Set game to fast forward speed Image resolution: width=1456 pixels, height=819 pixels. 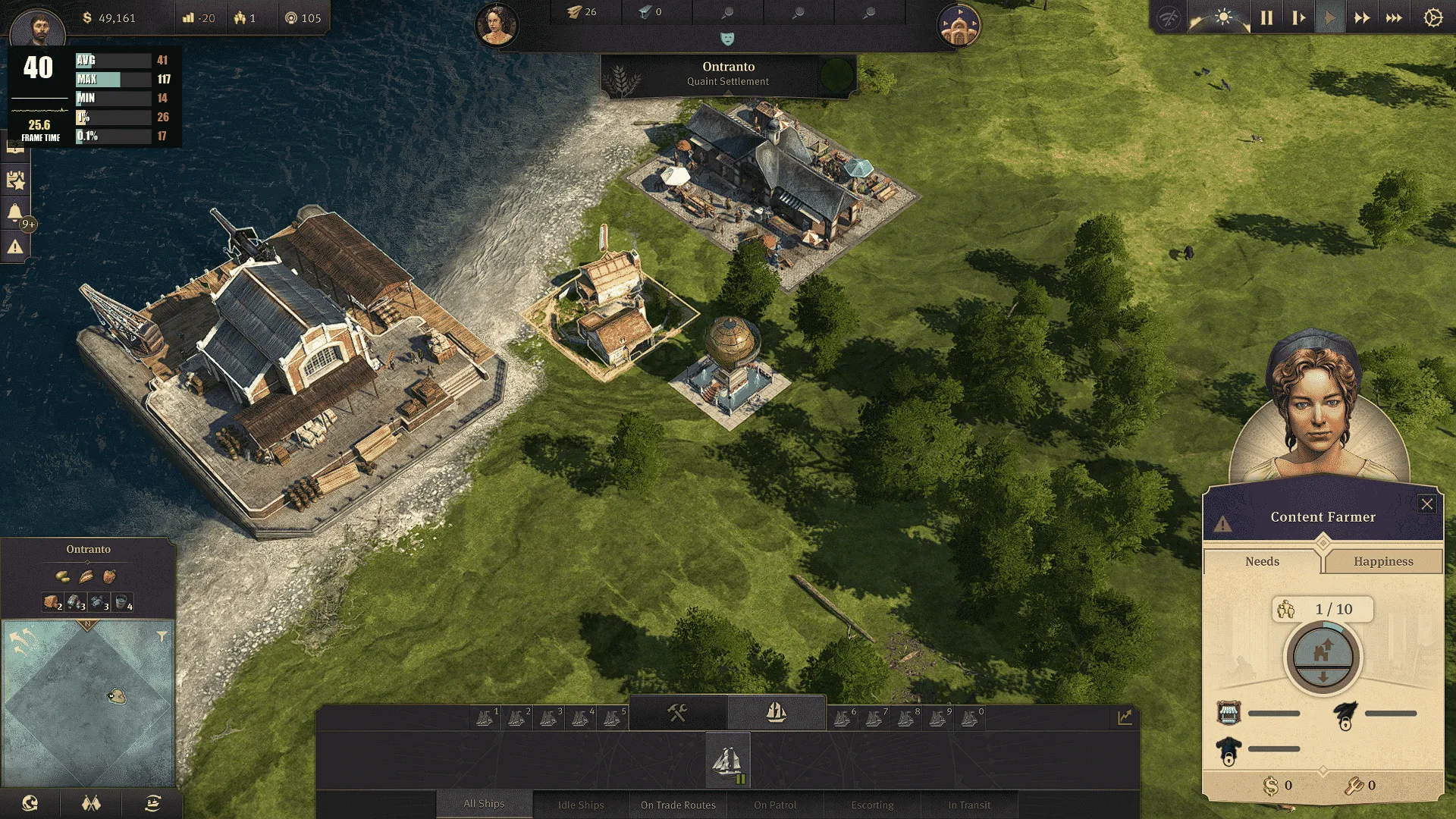[1362, 18]
